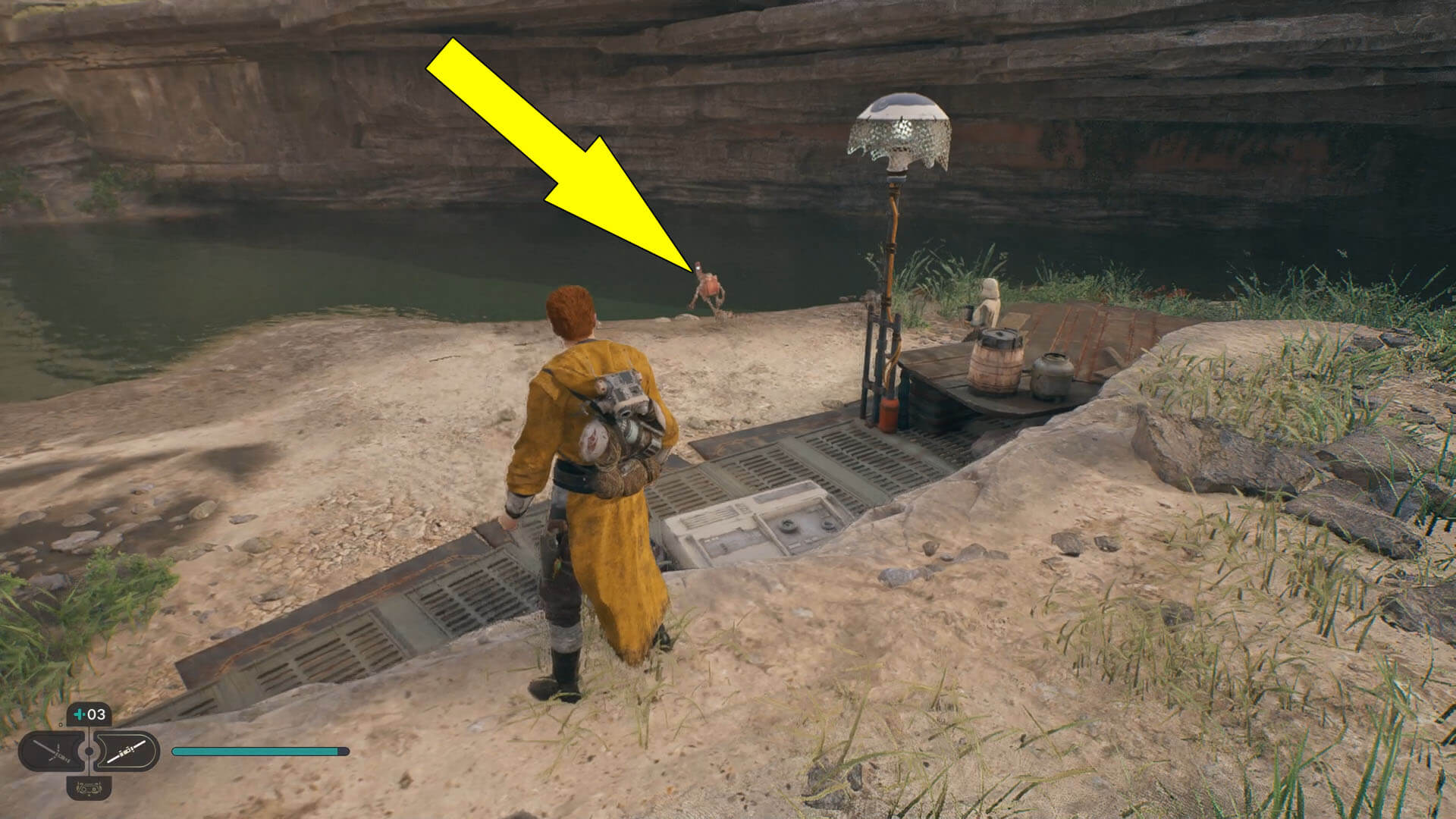Viewport: 1456px width, 819px height.
Task: Select the single lightsaber stance icon
Action: [124, 751]
